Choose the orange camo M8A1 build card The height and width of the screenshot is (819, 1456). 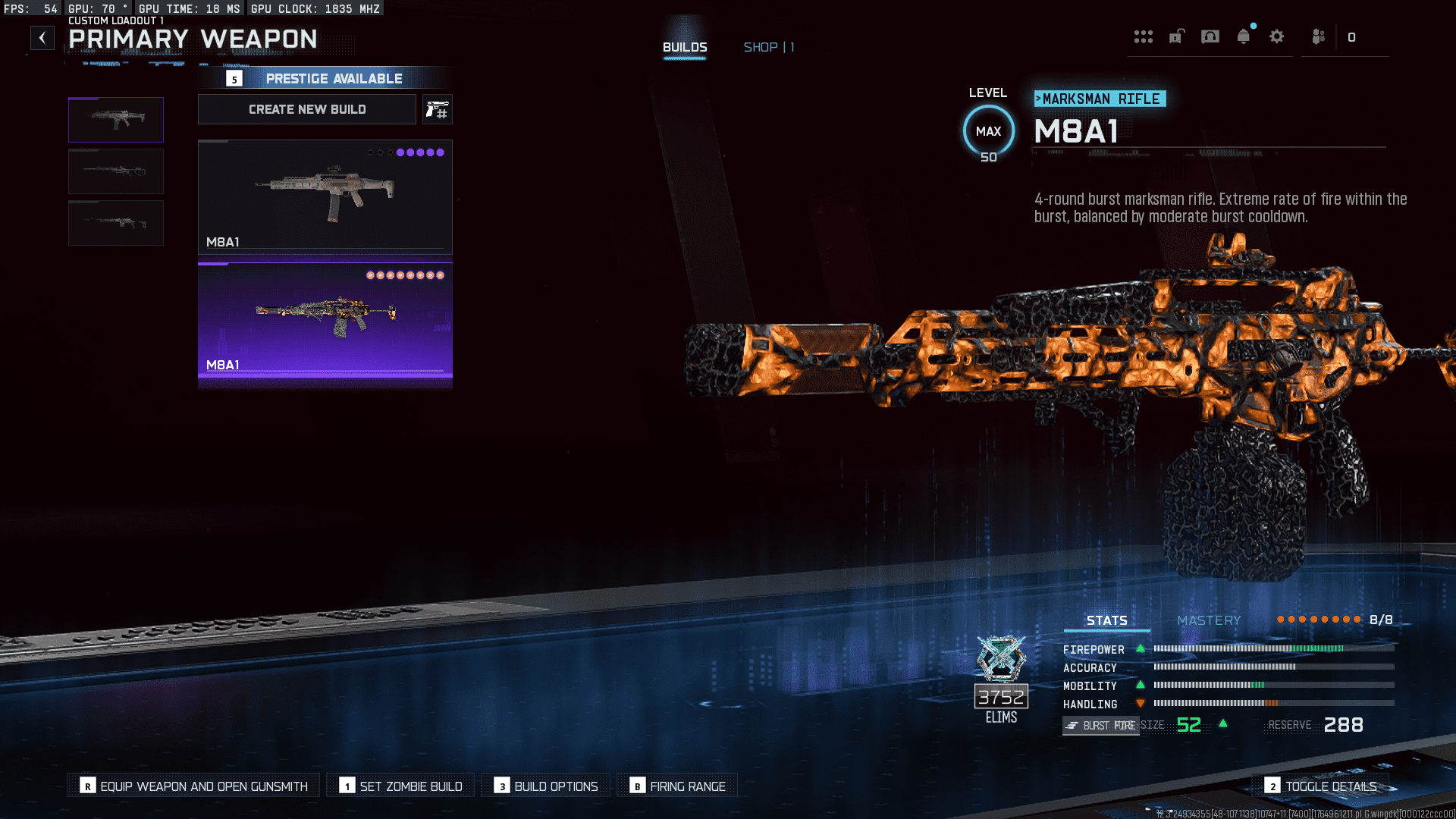click(325, 320)
